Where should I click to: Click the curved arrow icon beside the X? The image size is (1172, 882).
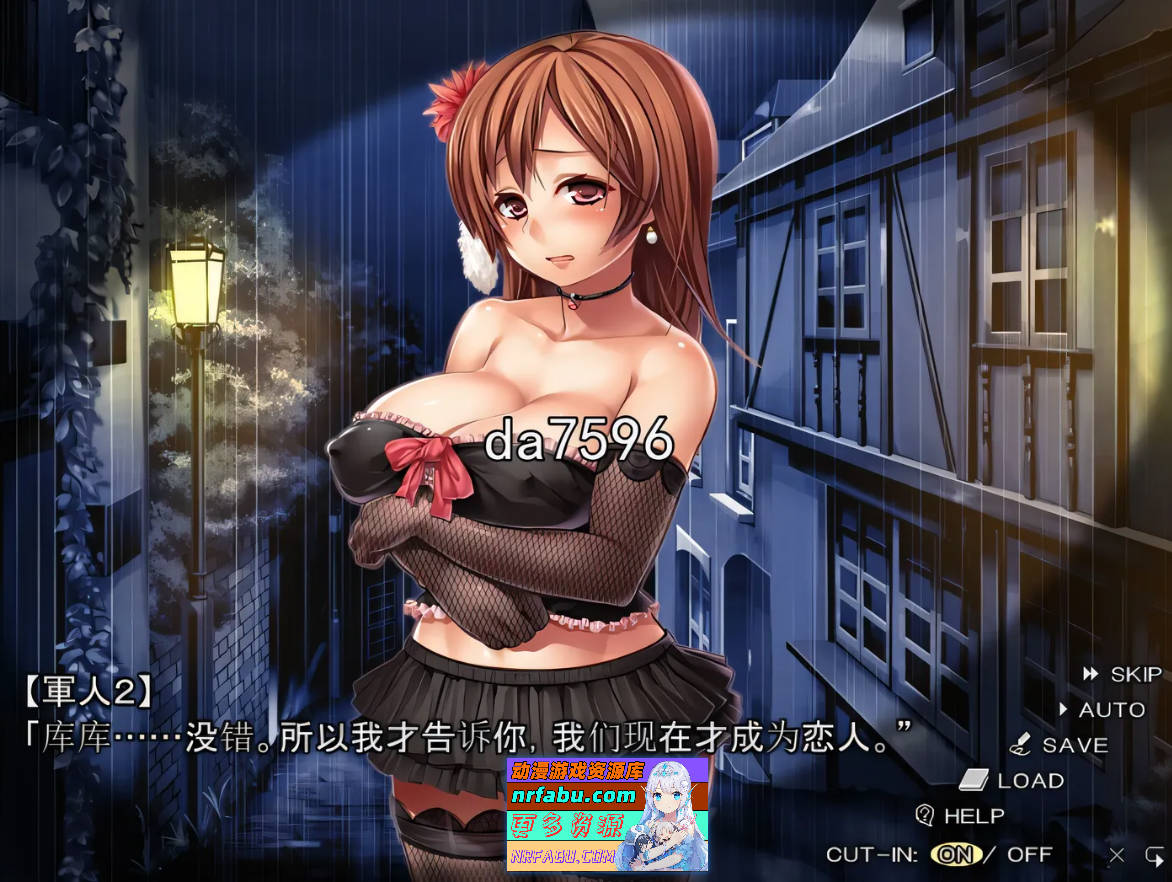tap(1154, 855)
